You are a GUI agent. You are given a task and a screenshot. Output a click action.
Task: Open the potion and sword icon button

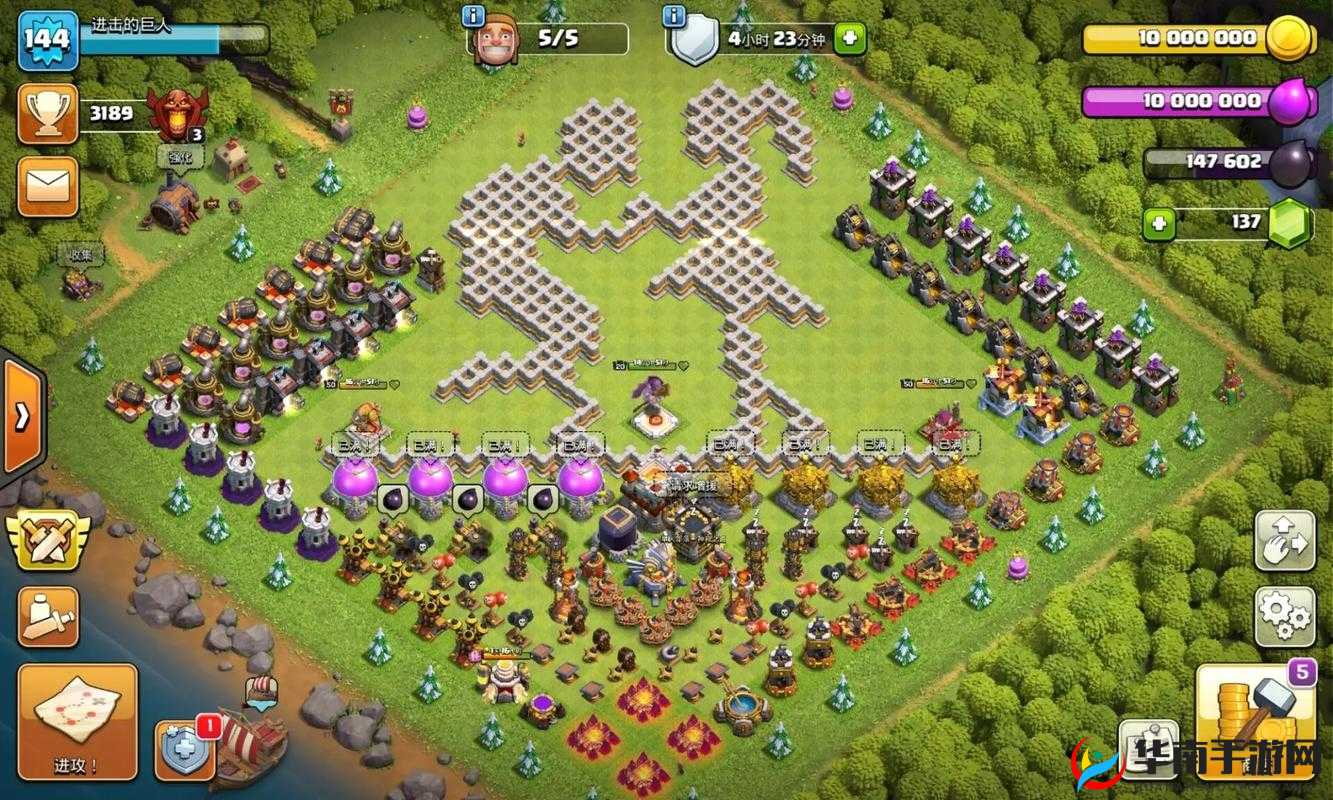47,615
